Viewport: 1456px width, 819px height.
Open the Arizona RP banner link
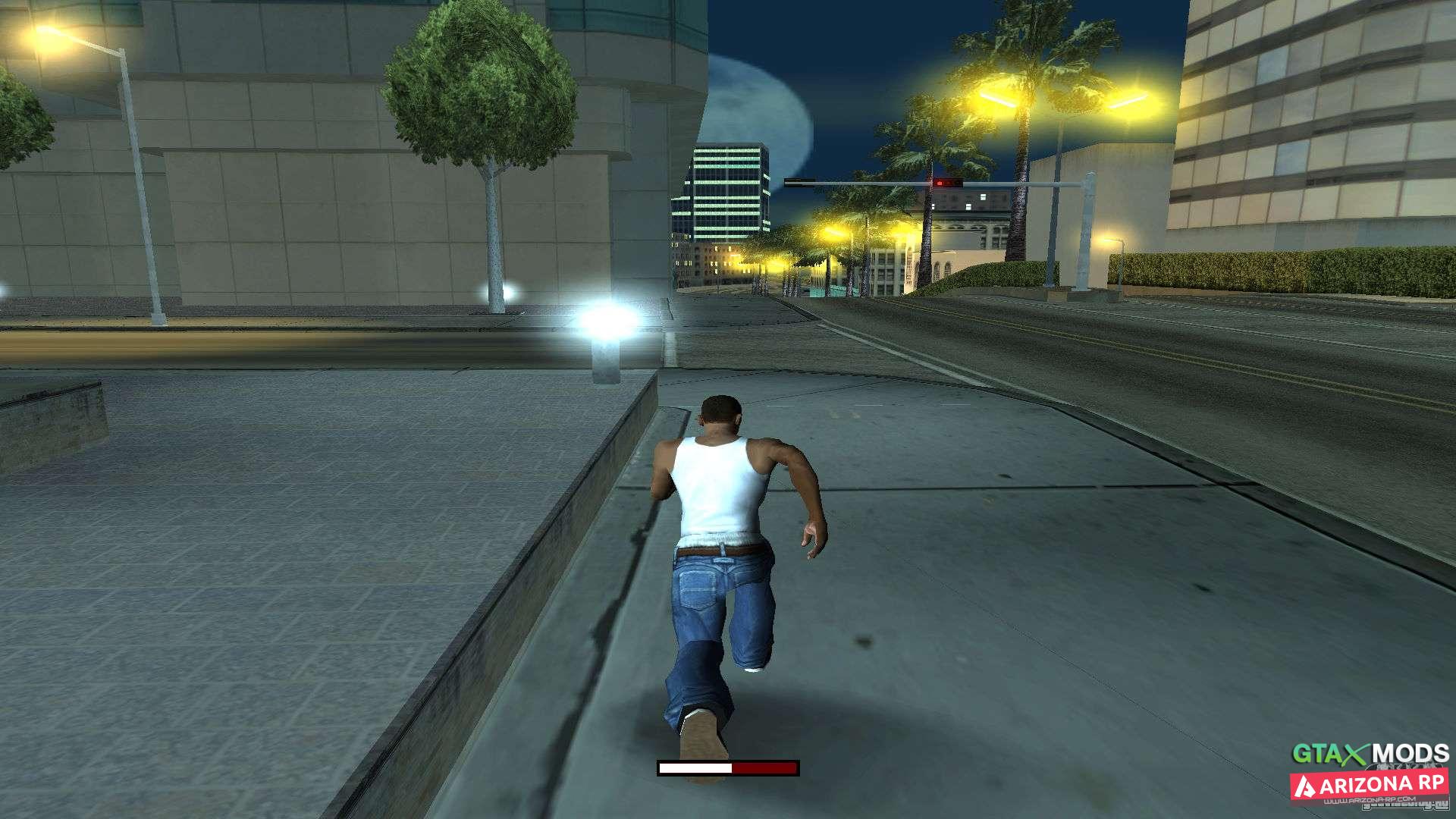coord(1370,786)
